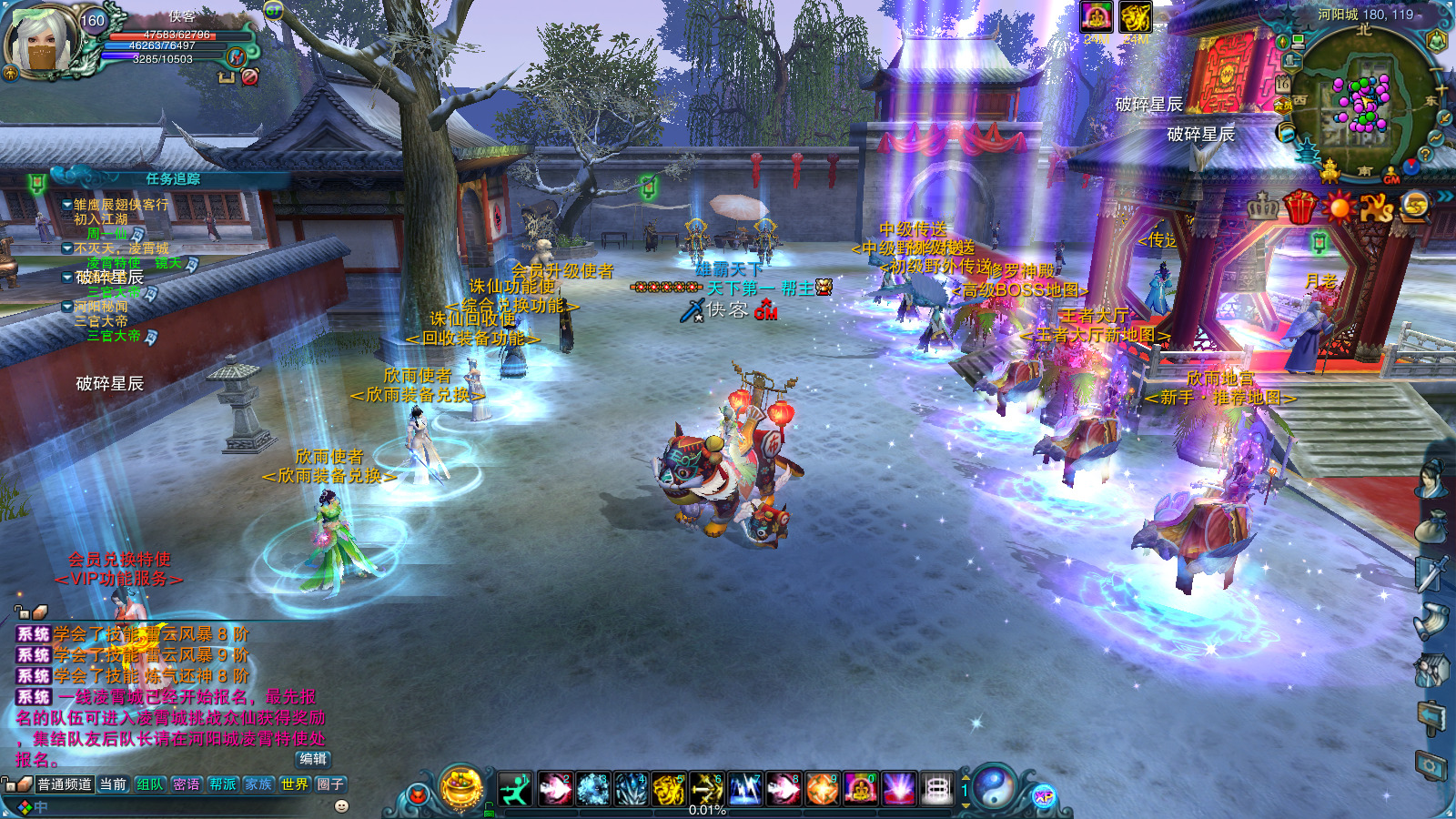Open the monitor settings gear icon

coord(1431,766)
